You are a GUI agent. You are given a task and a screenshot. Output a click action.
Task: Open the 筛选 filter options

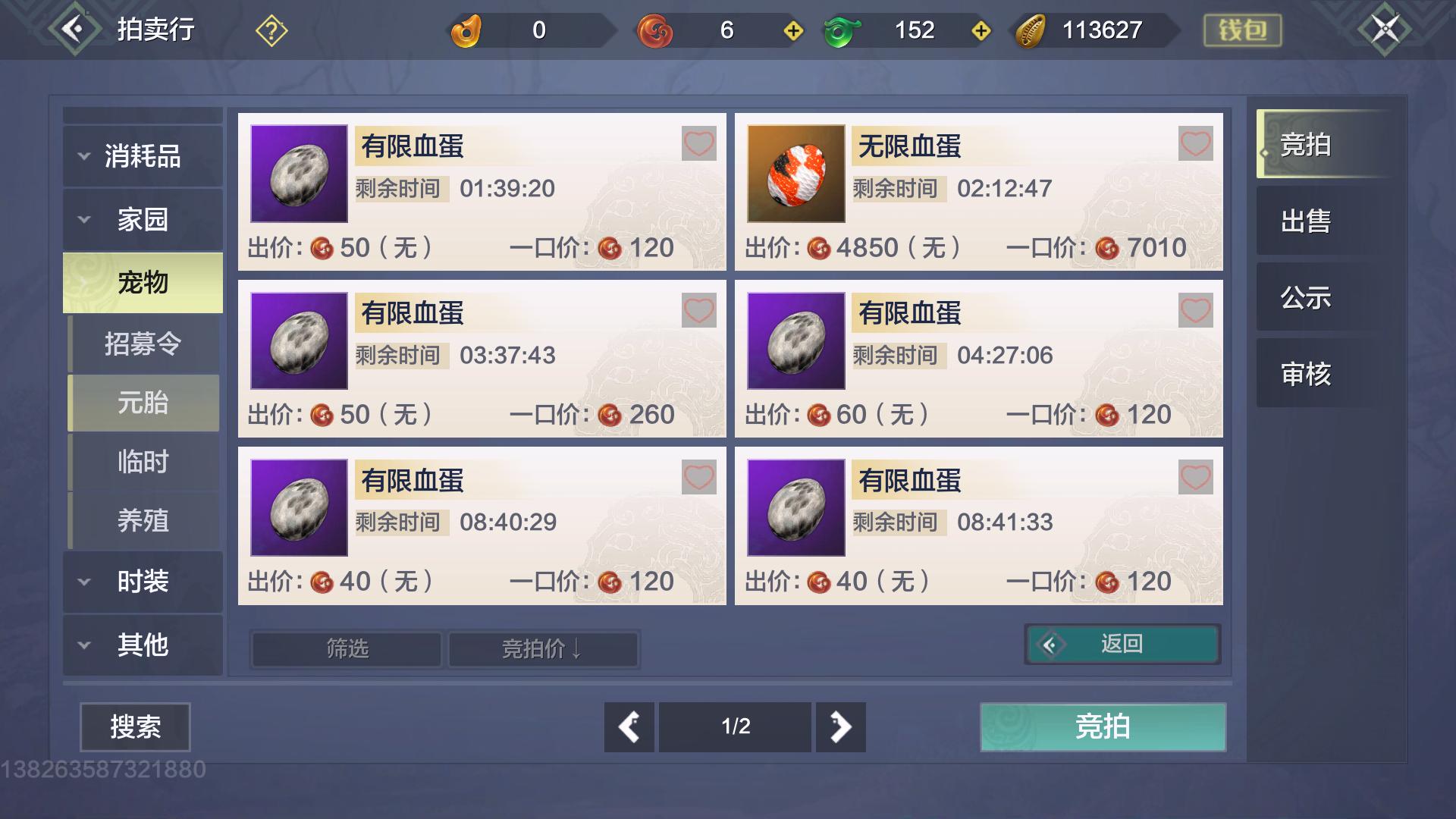345,649
